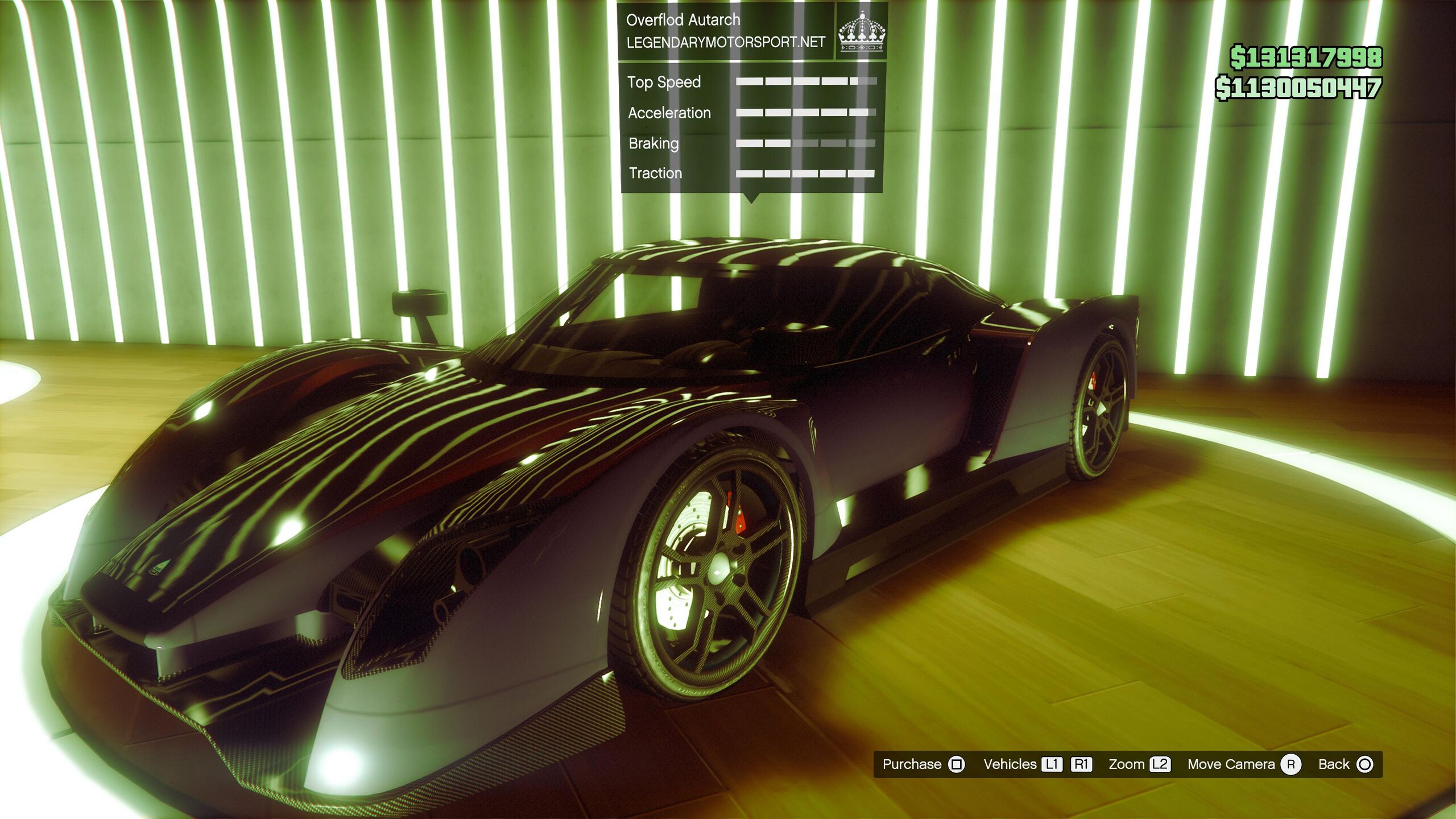Screen dimensions: 1456x819
Task: Purchase the Overflod Autarch
Action: tap(923, 764)
